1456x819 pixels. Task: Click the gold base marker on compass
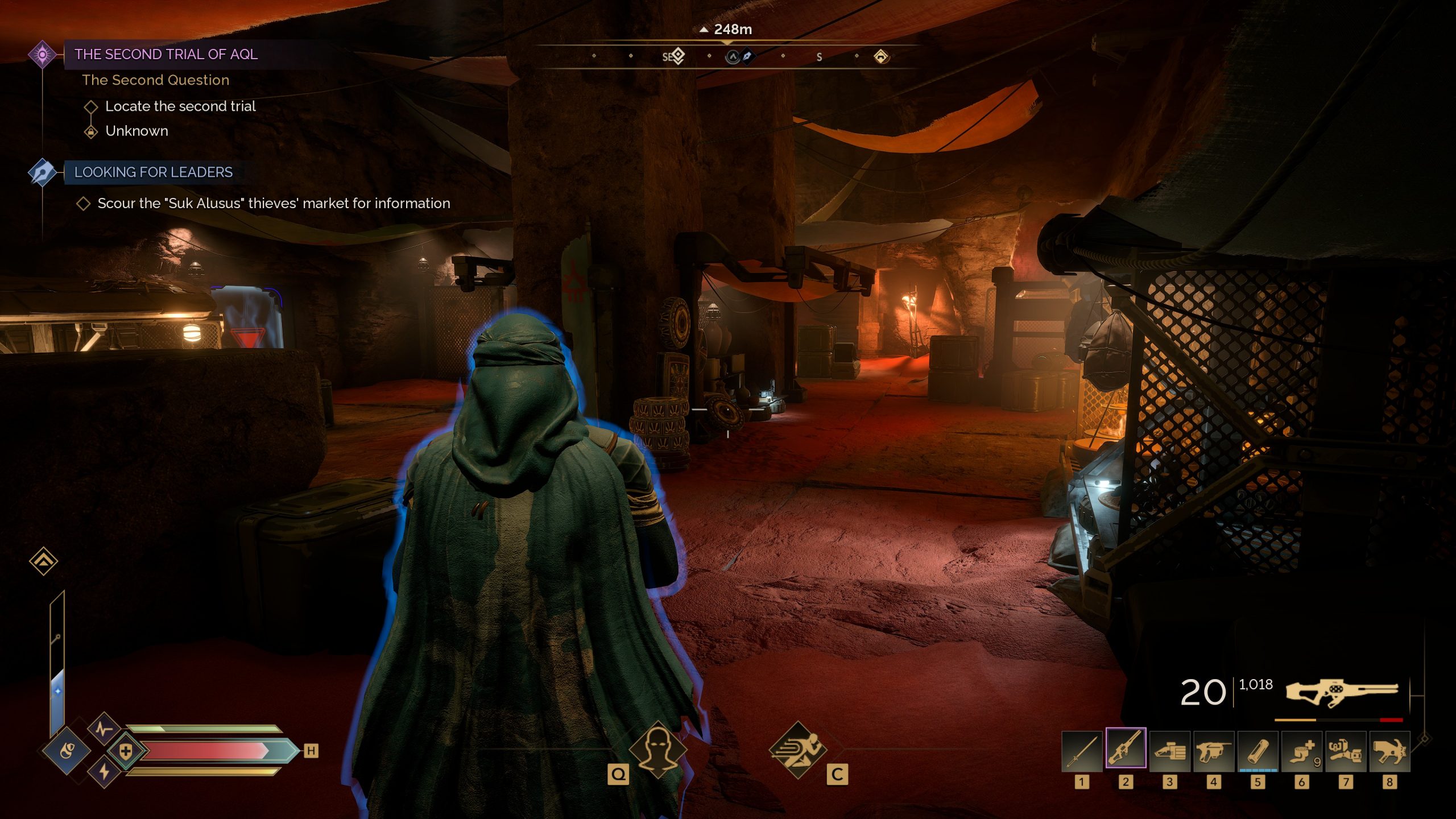click(881, 56)
